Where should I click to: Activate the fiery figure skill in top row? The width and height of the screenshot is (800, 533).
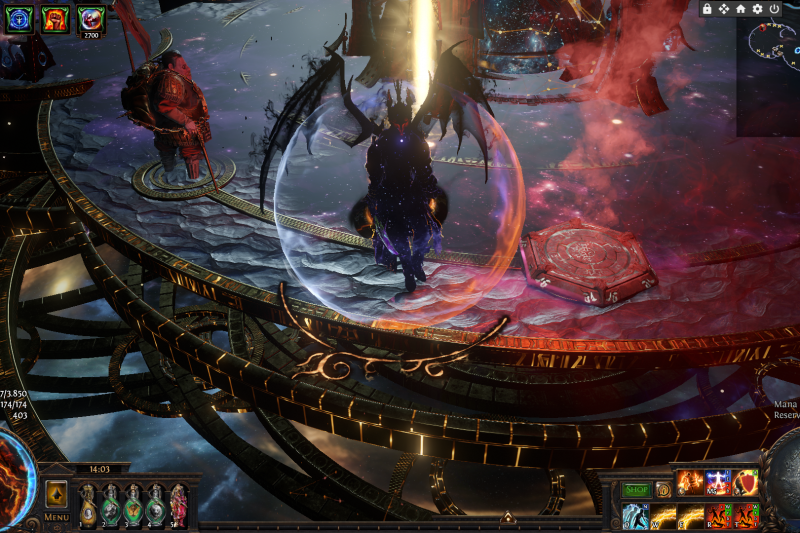[x=691, y=483]
